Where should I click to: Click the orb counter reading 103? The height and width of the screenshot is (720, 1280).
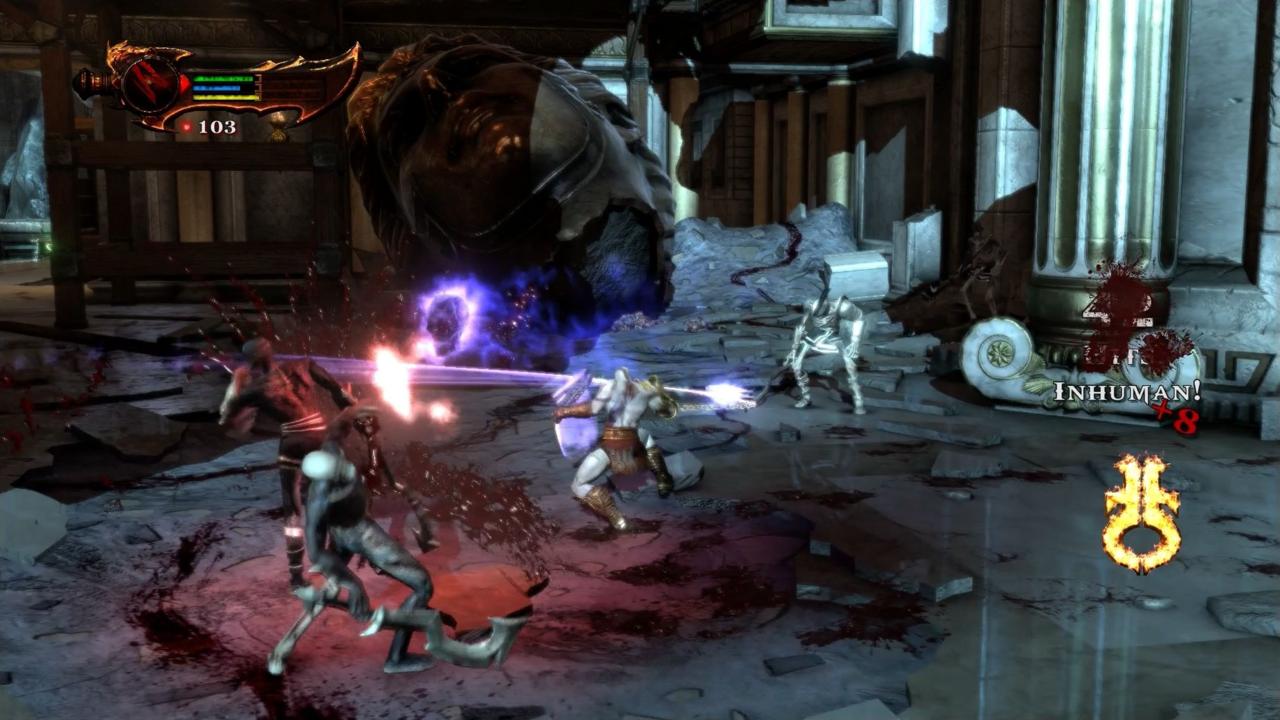point(217,126)
